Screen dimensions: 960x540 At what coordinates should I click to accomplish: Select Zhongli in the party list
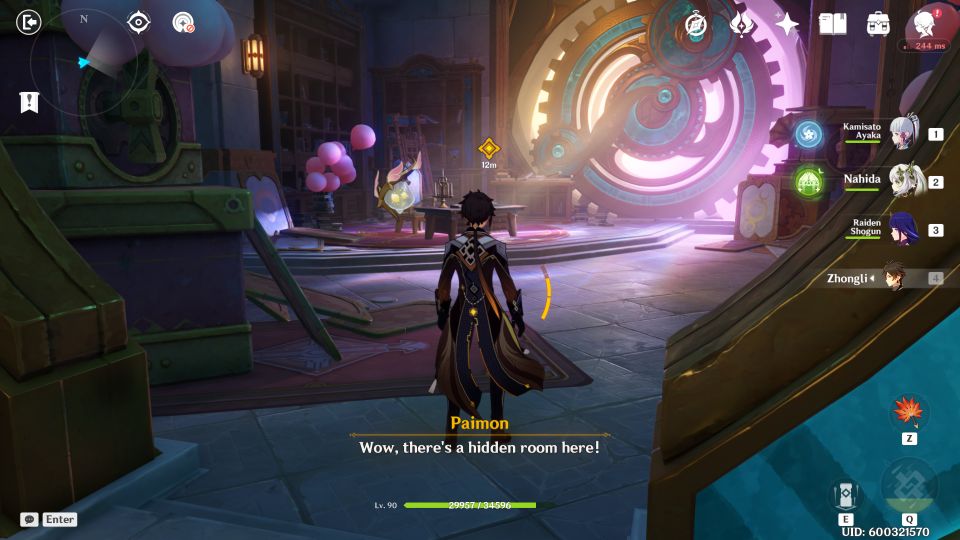coord(893,278)
